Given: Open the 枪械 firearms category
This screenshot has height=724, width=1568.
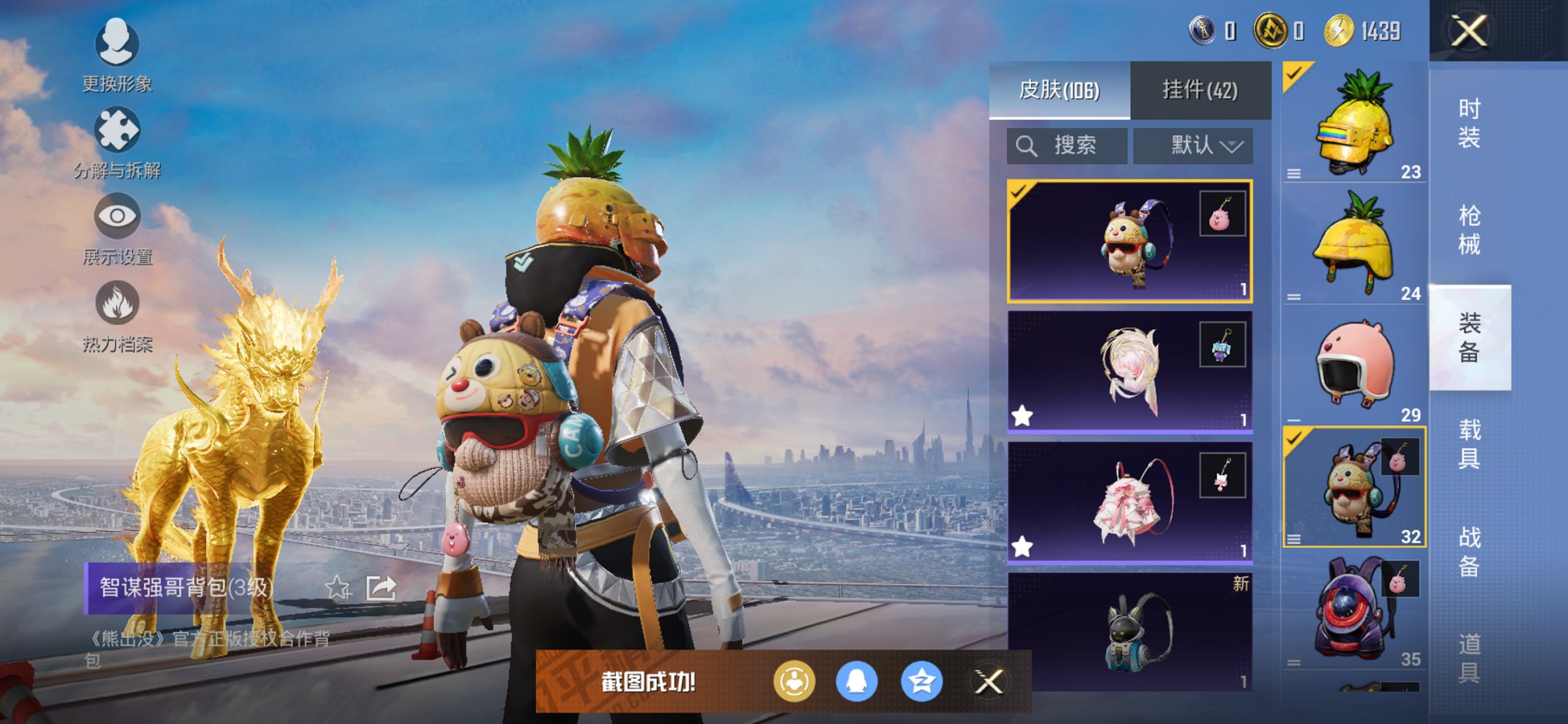Looking at the screenshot, I should (1469, 230).
